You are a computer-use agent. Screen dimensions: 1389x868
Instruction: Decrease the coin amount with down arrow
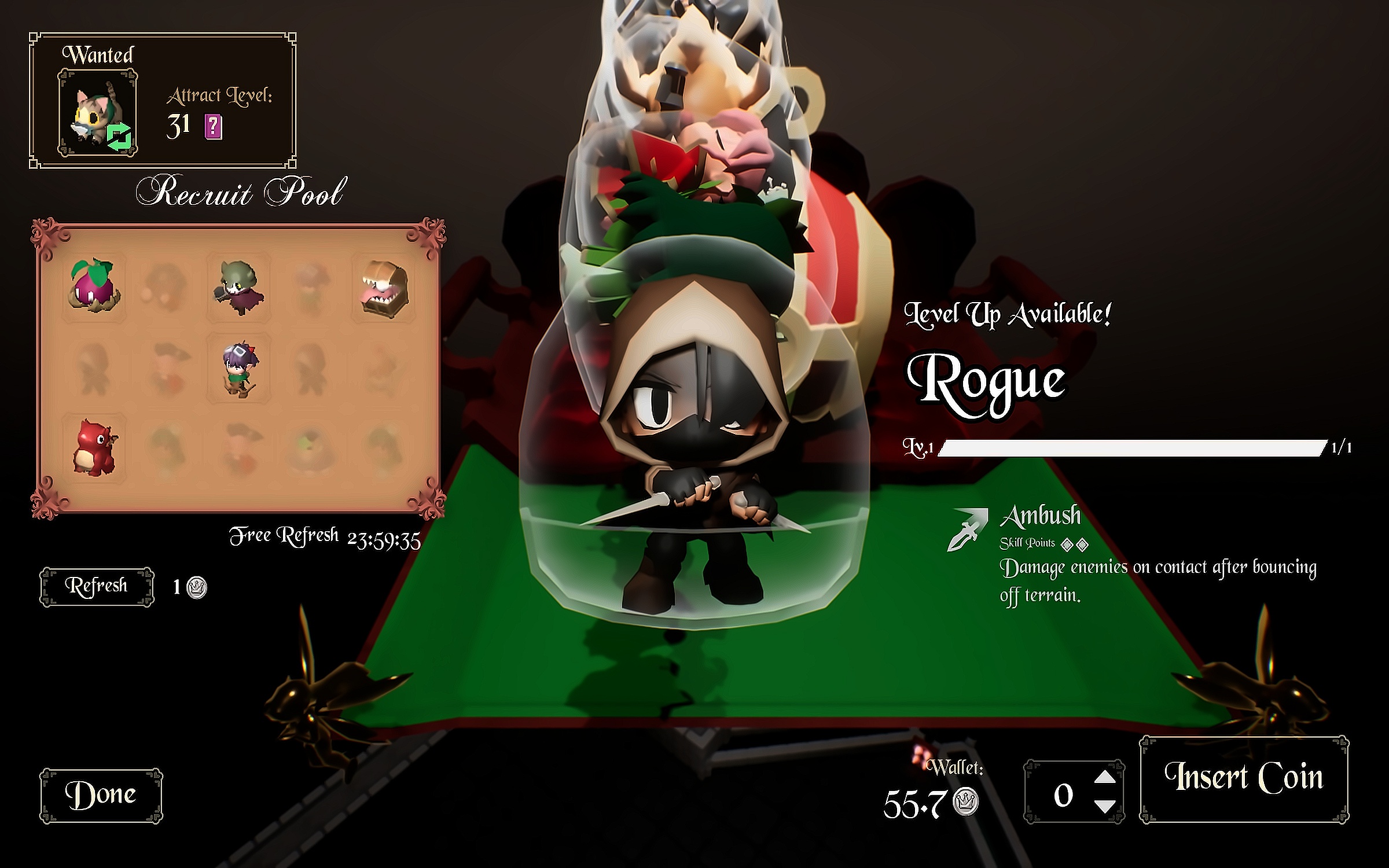pos(1105,806)
